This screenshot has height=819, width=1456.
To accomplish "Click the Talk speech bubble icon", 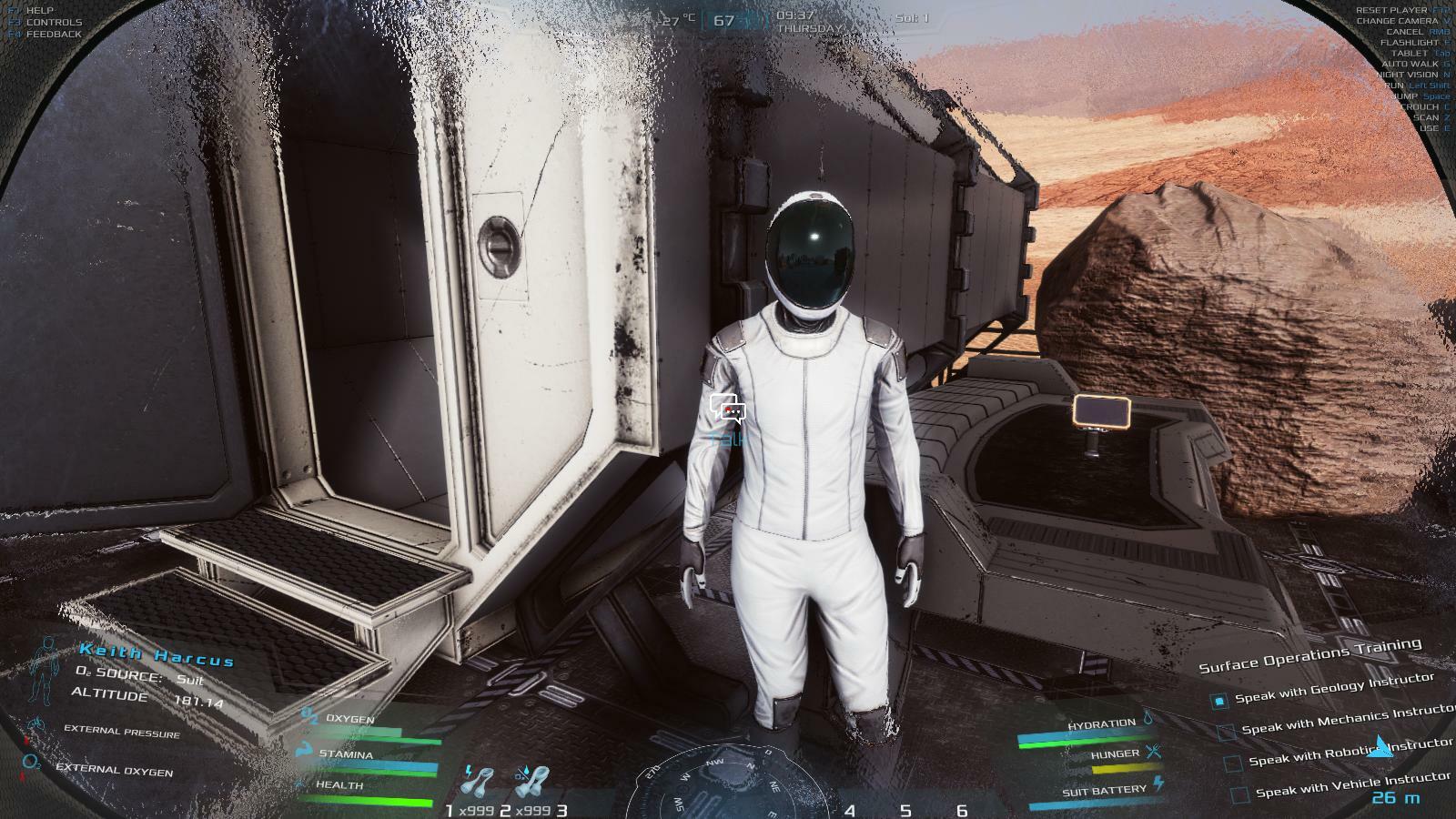I will (x=728, y=409).
